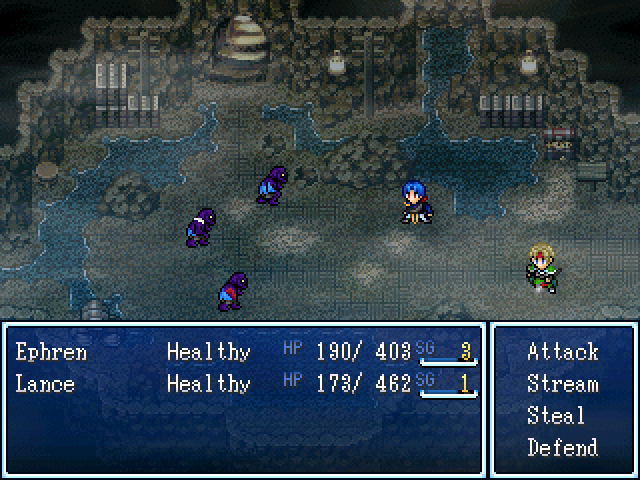
Task: Choose the Attack command
Action: [562, 352]
